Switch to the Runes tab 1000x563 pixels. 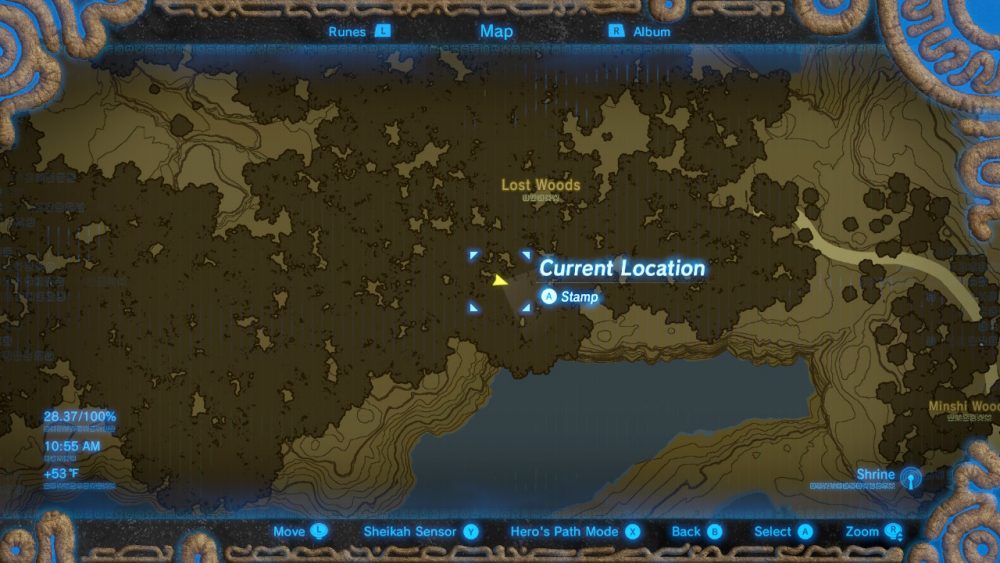358,31
